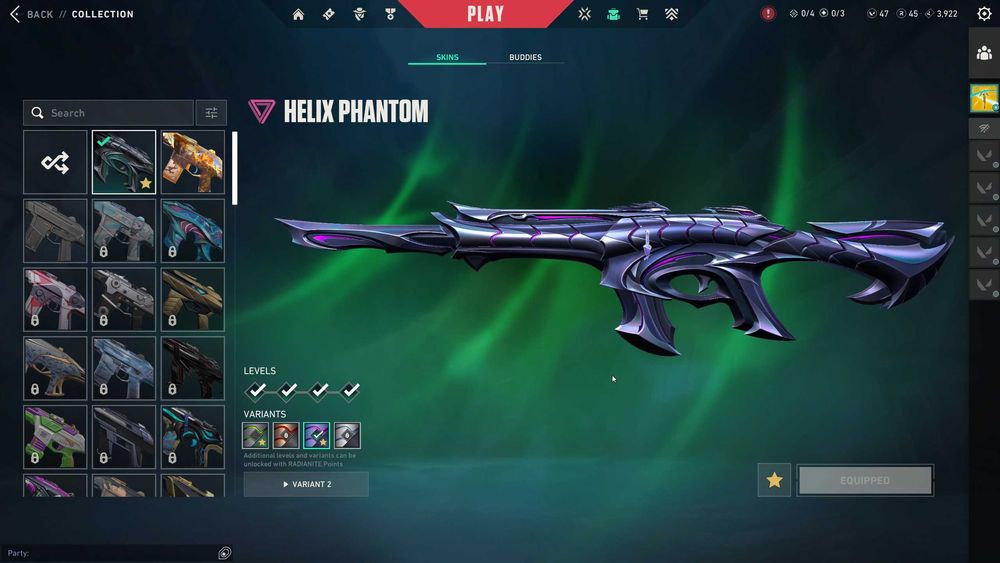
Task: Select the orange and gold Phantom skin
Action: (x=193, y=162)
